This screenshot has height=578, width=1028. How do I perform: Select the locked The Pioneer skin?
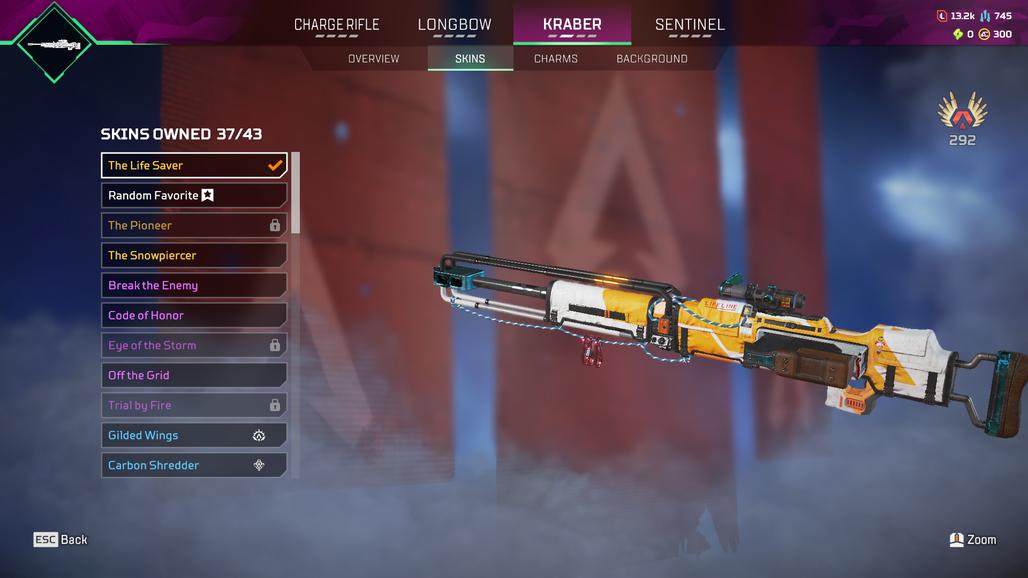(194, 225)
